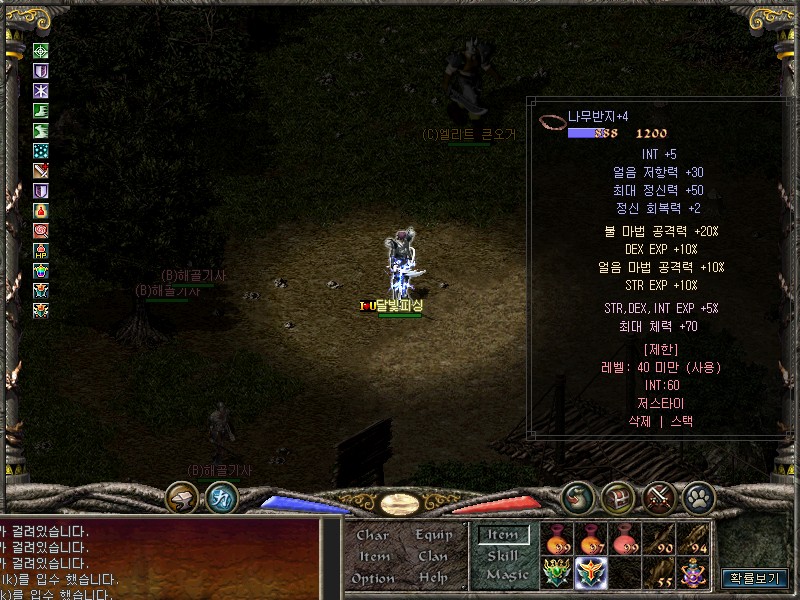800x600 pixels.
Task: Click the red-white lollipop buff icon
Action: click(41, 230)
